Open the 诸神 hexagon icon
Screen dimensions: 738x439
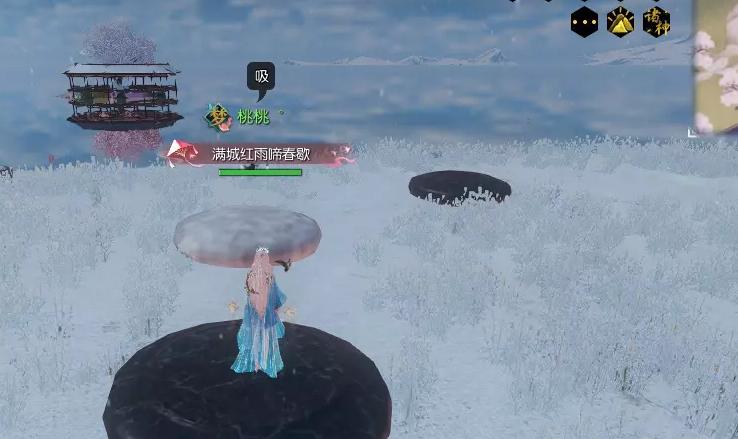point(656,21)
